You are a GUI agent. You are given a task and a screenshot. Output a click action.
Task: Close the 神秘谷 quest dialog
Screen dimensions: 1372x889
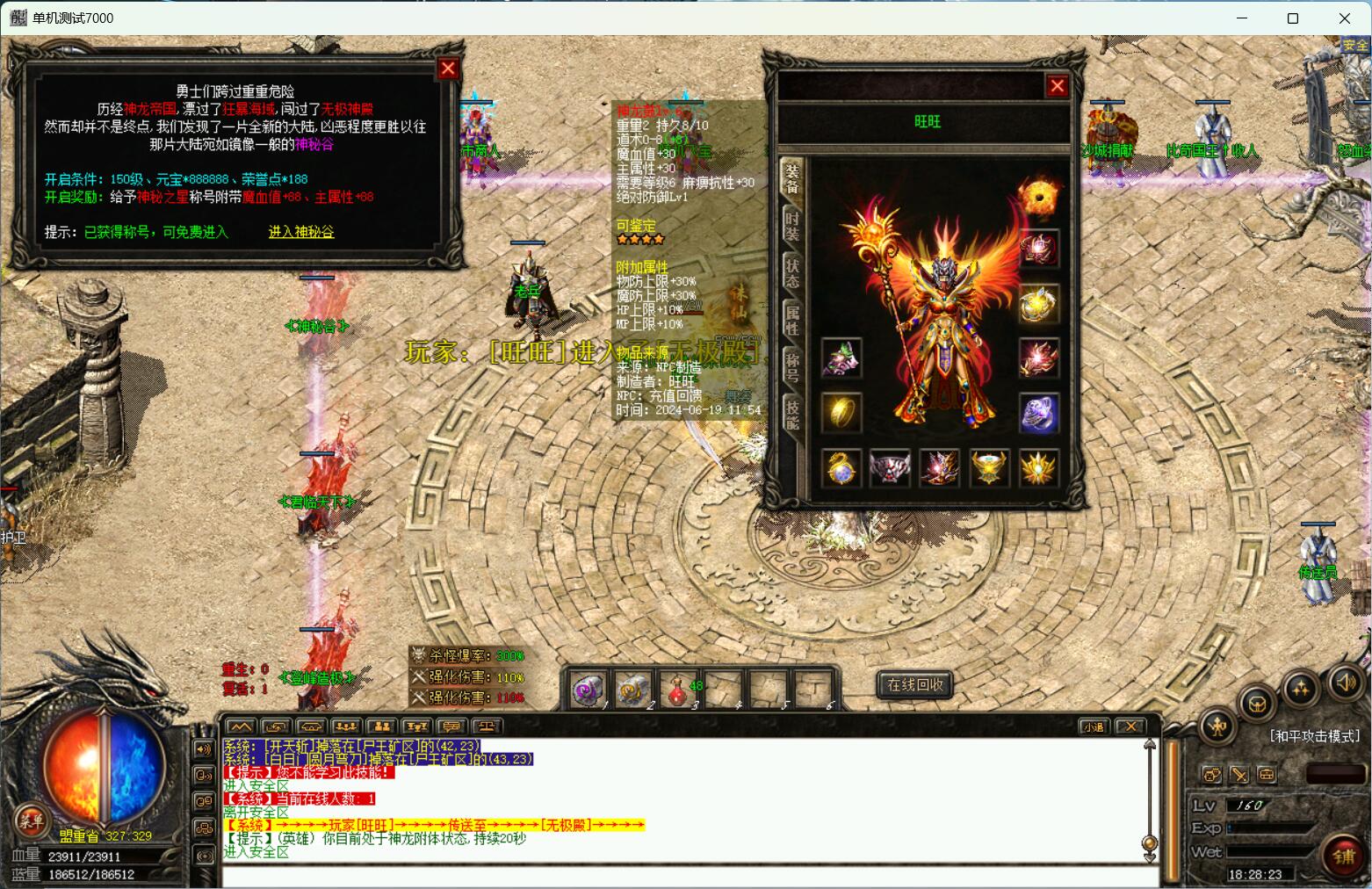coord(448,69)
